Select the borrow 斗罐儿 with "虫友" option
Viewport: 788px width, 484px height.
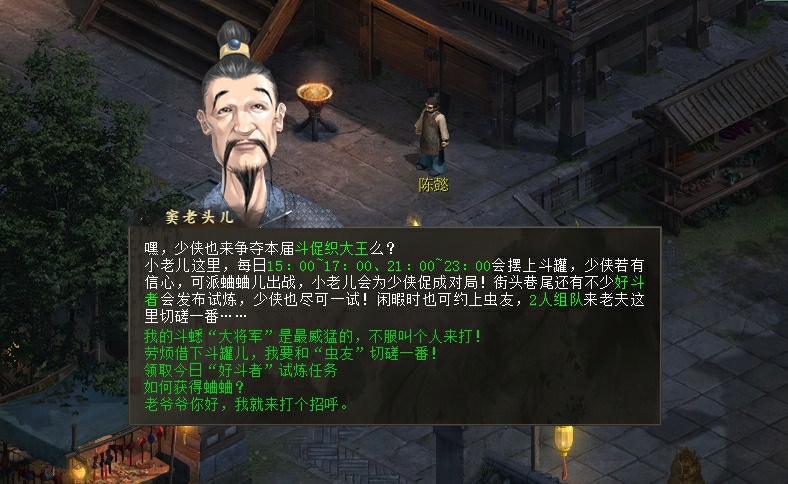291,353
